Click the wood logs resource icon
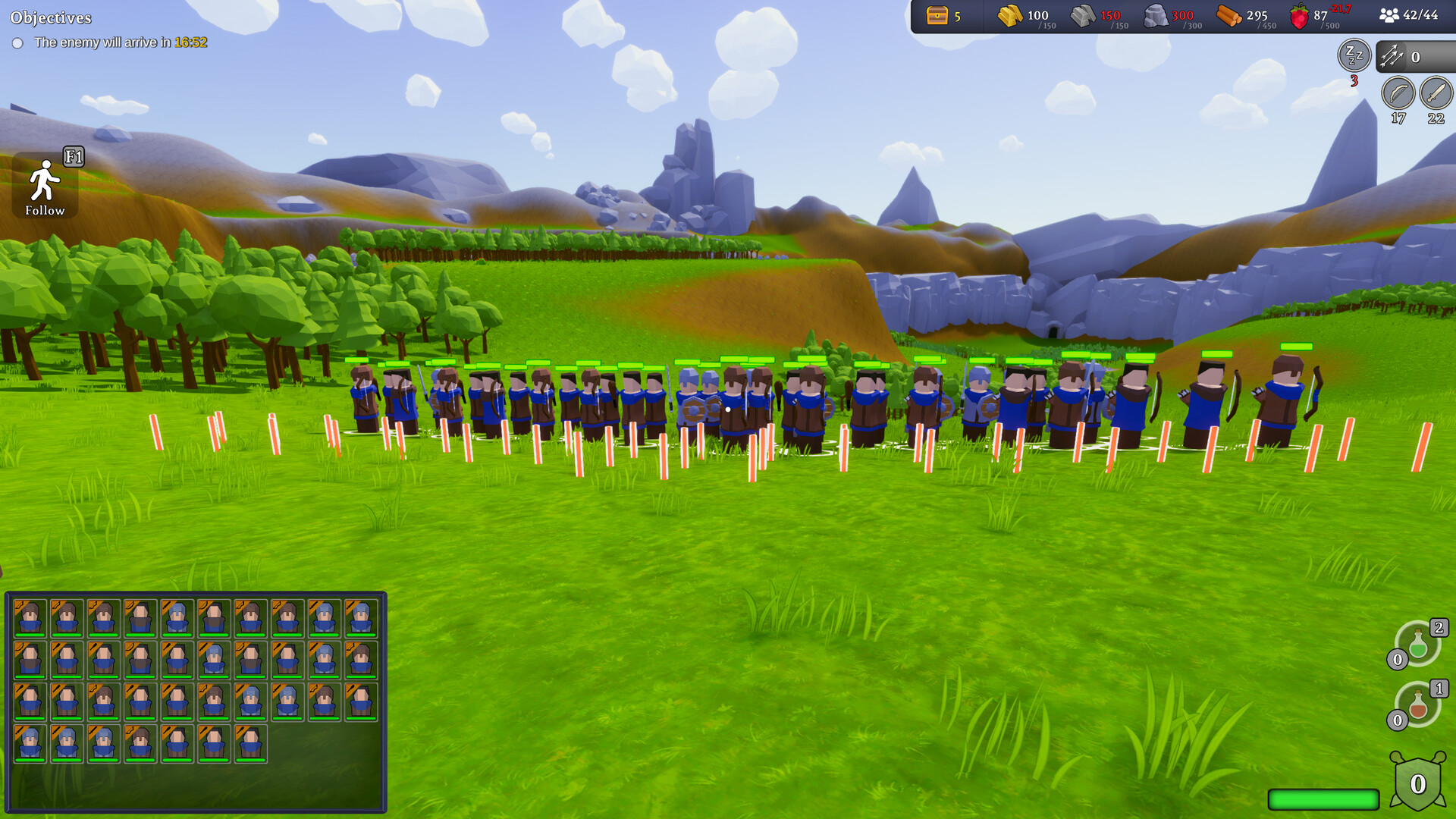1456x819 pixels. tap(1230, 15)
